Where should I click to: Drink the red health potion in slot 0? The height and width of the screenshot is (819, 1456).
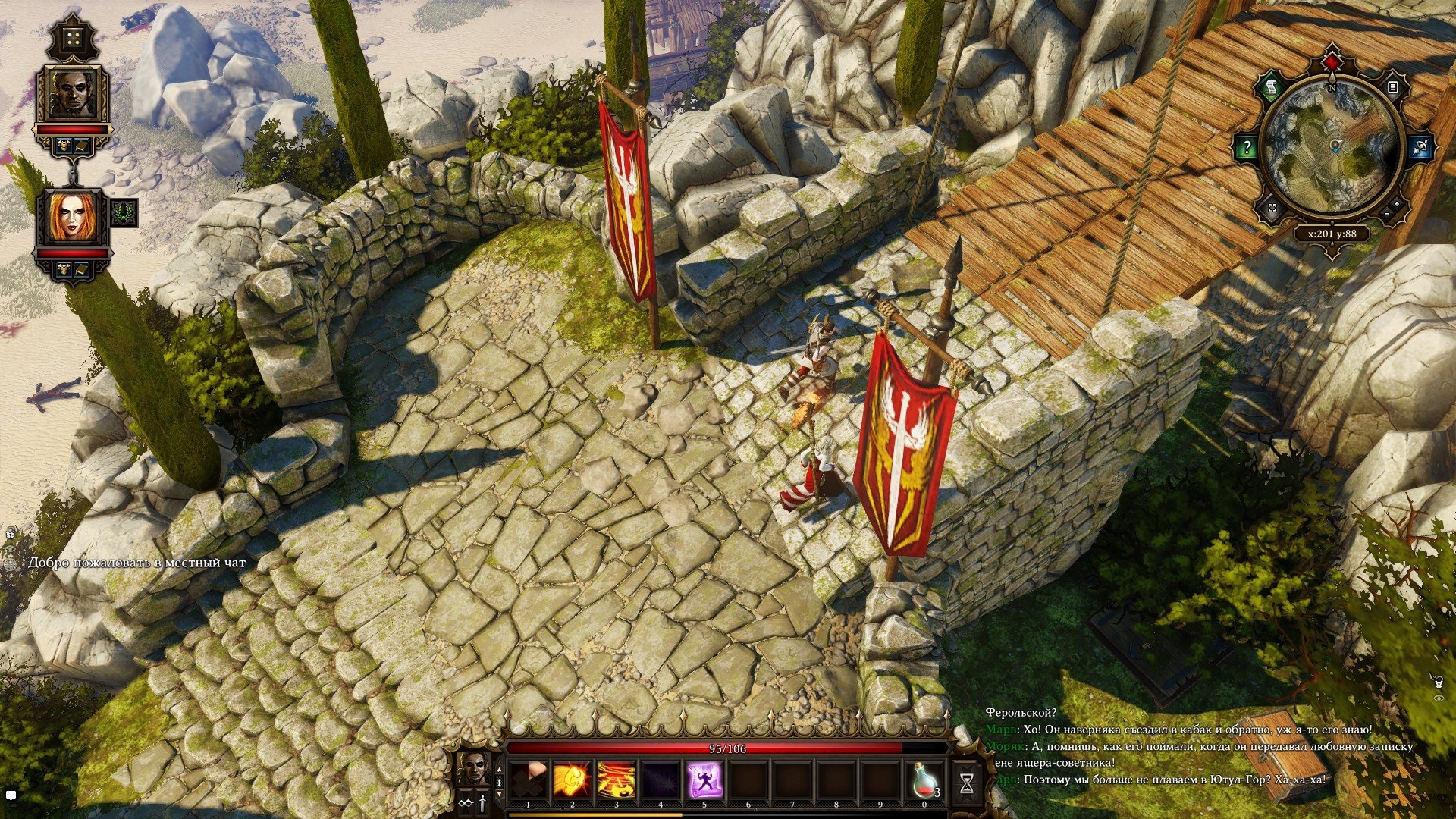pos(924,780)
